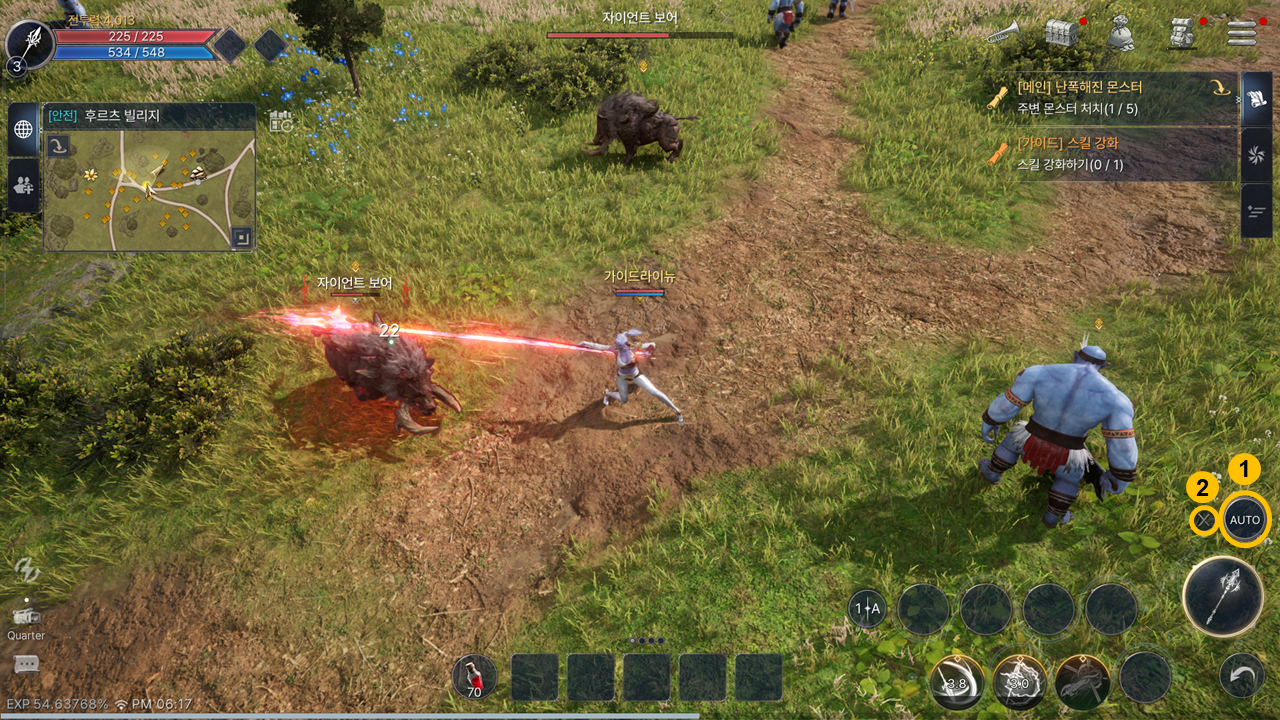This screenshot has width=1280, height=720.
Task: Click the trumpet announcement icon
Action: click(x=1001, y=34)
